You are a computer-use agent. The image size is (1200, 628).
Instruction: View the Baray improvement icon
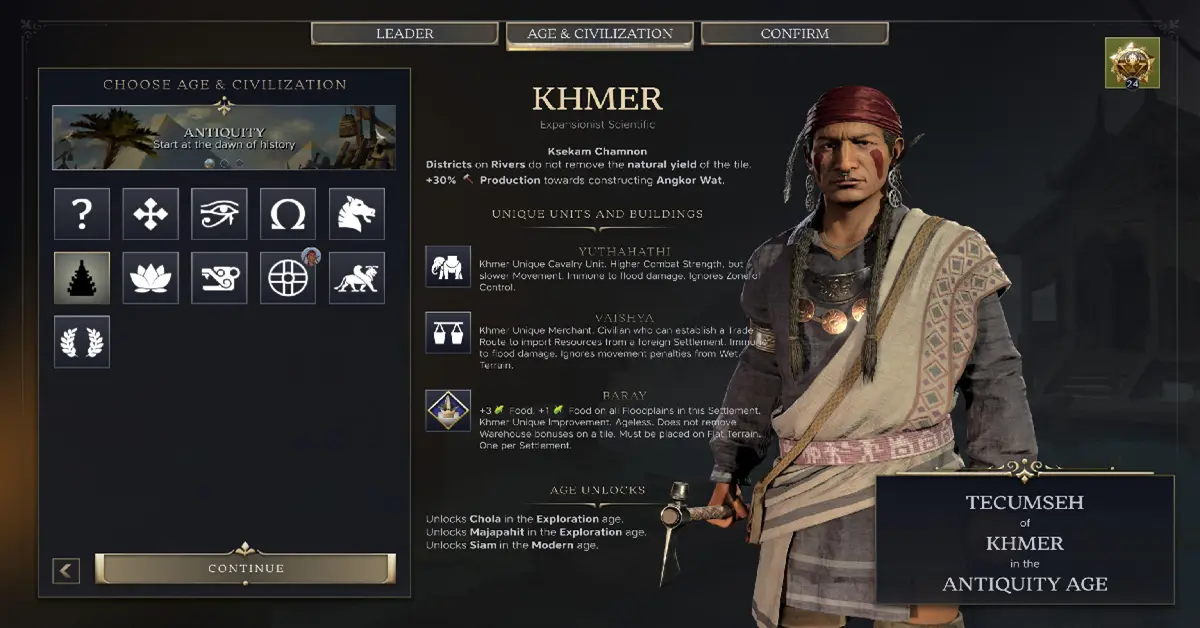(448, 410)
